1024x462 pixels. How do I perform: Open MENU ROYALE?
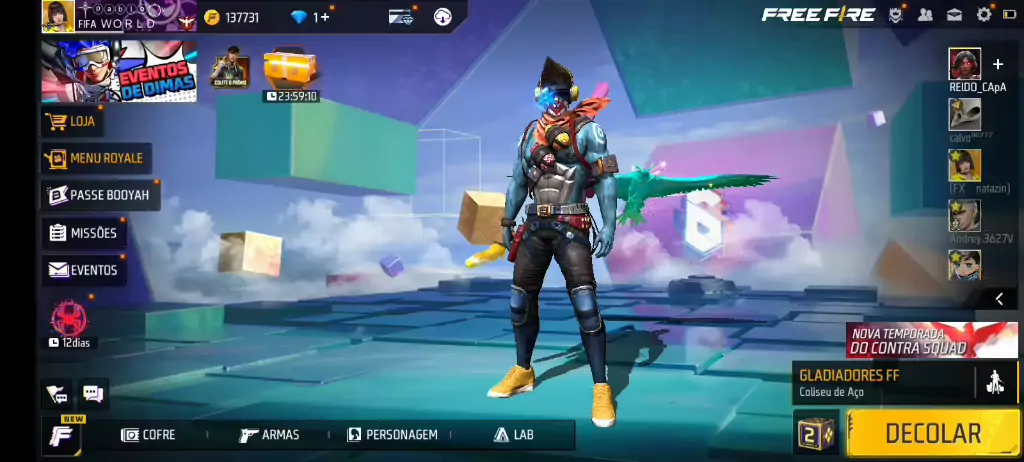[x=95, y=158]
